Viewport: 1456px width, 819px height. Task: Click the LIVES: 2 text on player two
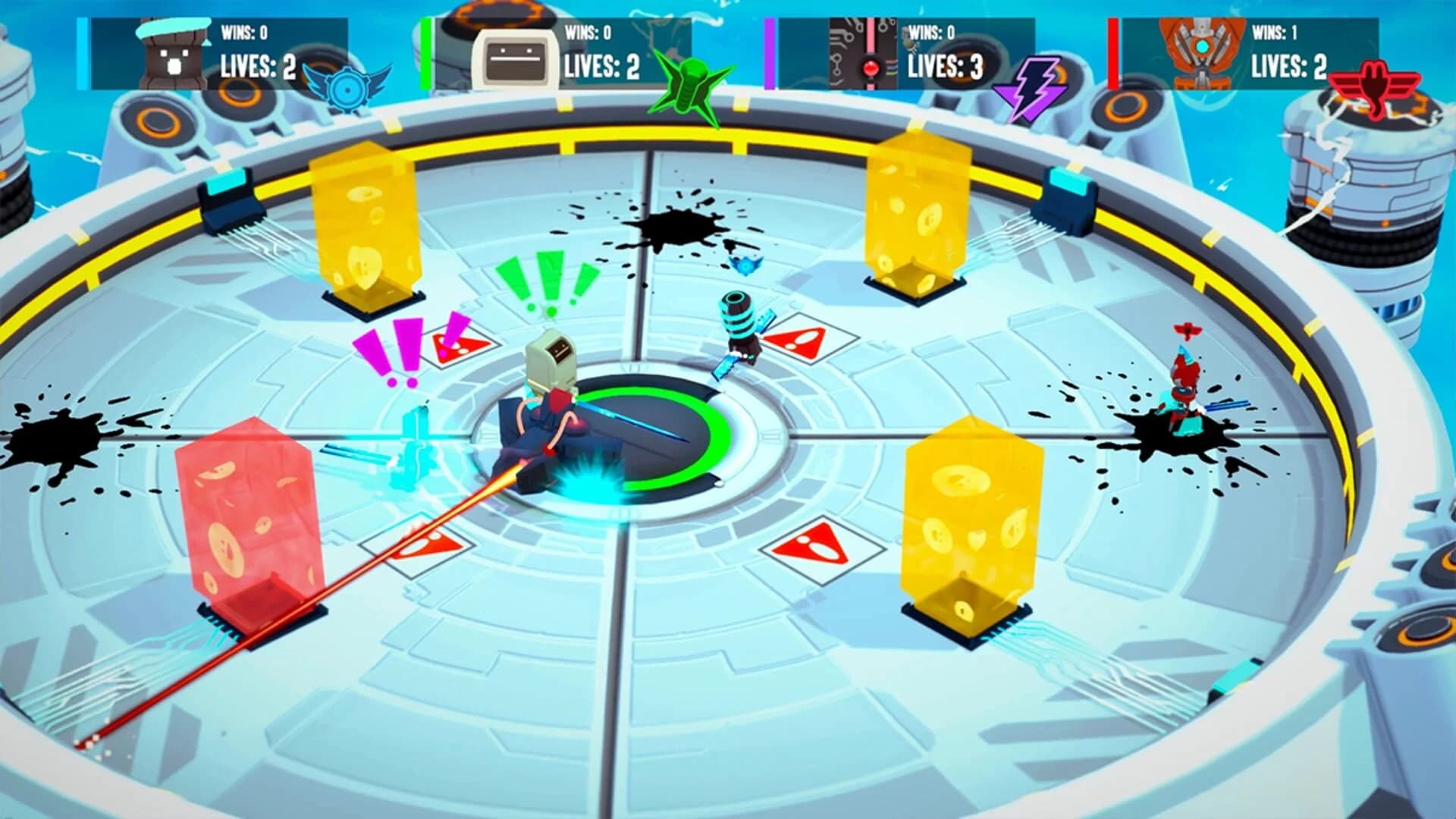point(601,68)
